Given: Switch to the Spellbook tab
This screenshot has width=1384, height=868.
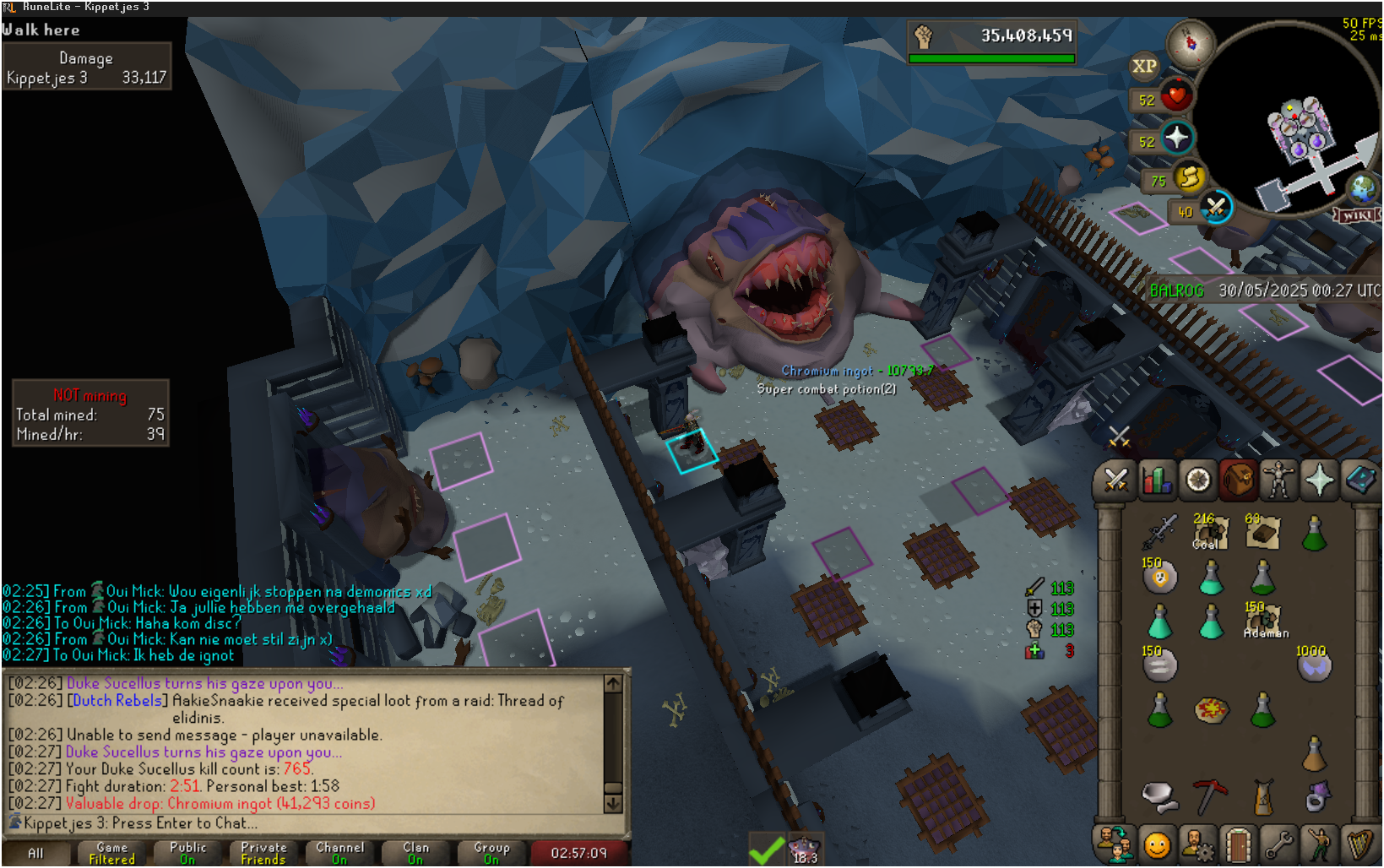Looking at the screenshot, I should tap(1360, 480).
